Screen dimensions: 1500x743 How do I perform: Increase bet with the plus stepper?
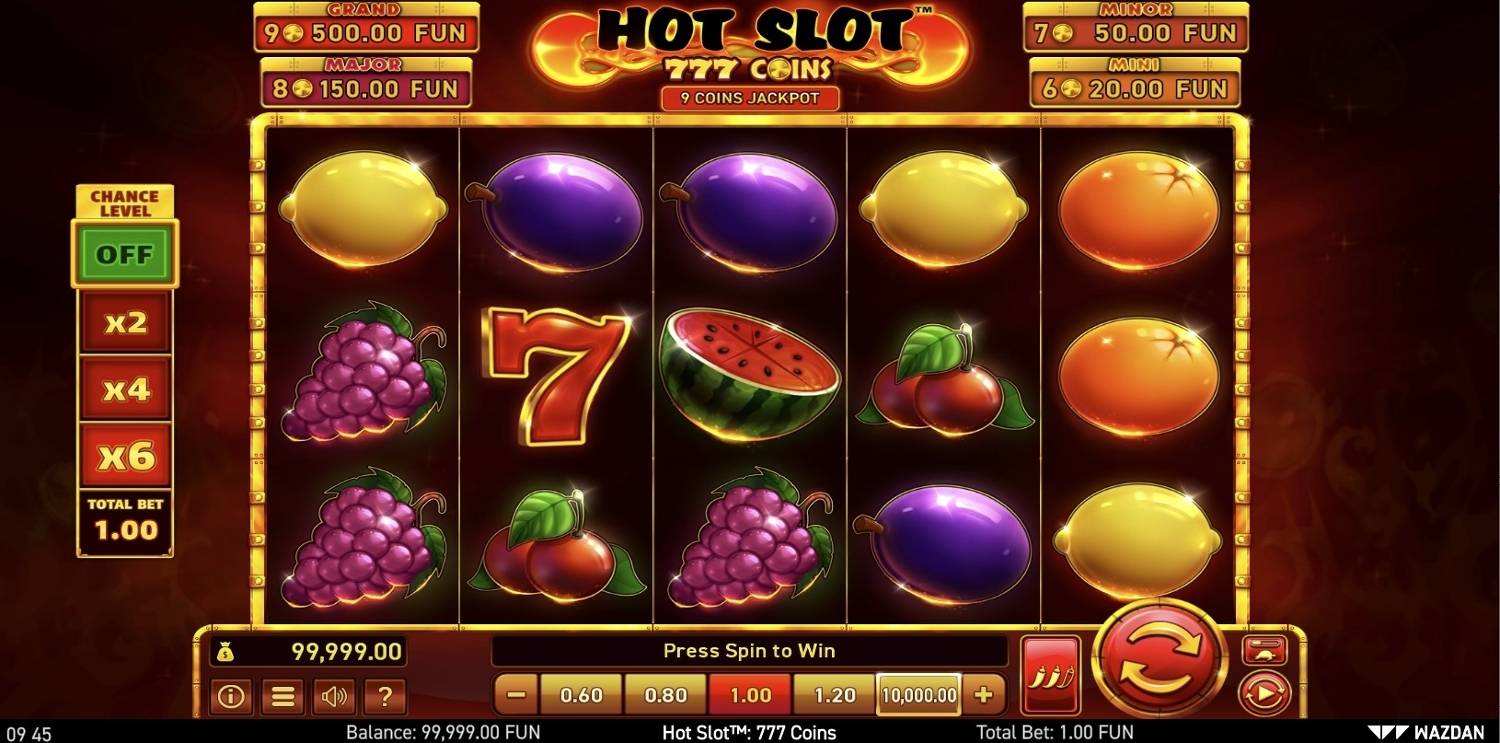click(986, 693)
